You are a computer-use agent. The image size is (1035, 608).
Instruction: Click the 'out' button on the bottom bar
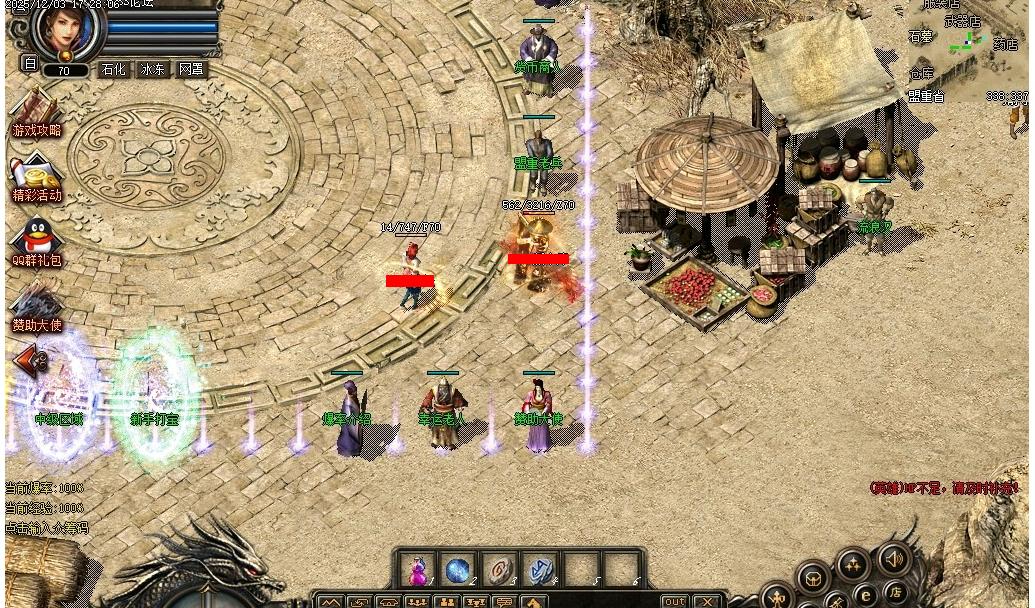tap(675, 601)
